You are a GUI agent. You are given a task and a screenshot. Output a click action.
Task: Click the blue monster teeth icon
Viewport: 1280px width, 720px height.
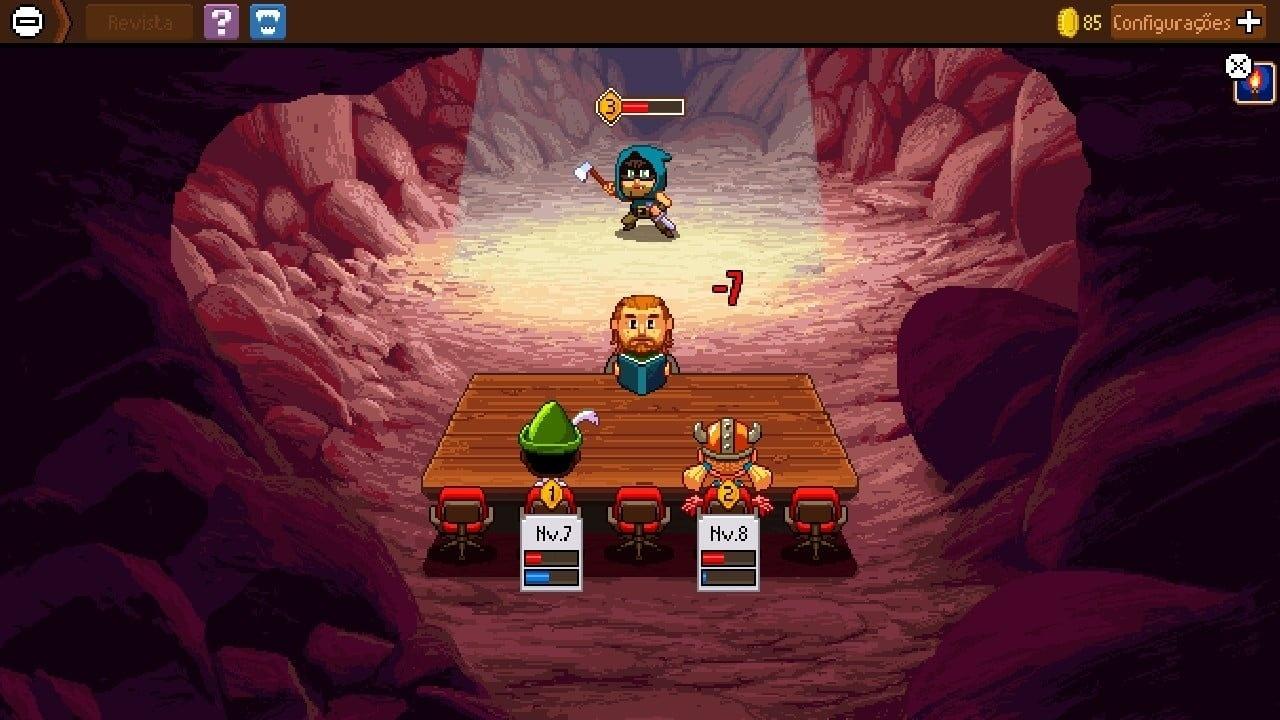[270, 21]
